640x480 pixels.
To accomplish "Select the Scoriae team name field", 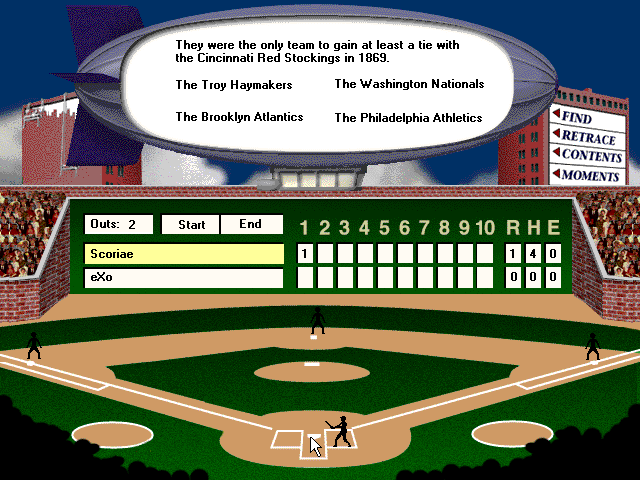I will 184,254.
